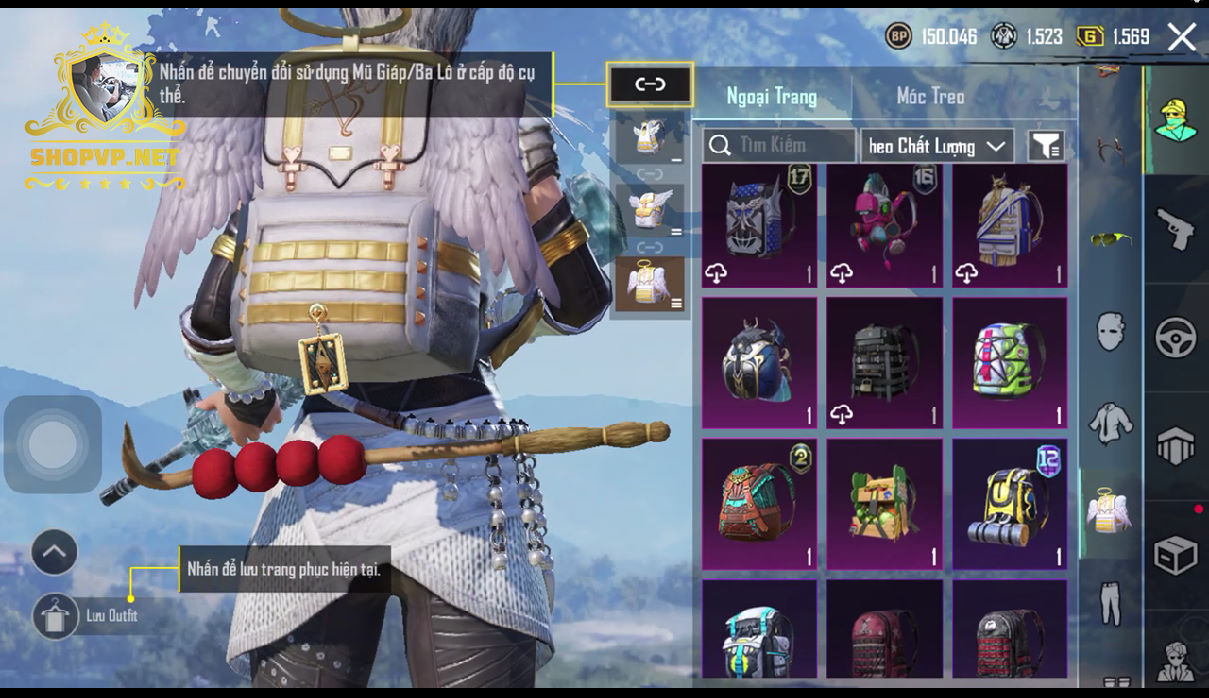Open the Theo Chất Lượng sort dropdown
The image size is (1209, 698).
click(x=936, y=146)
